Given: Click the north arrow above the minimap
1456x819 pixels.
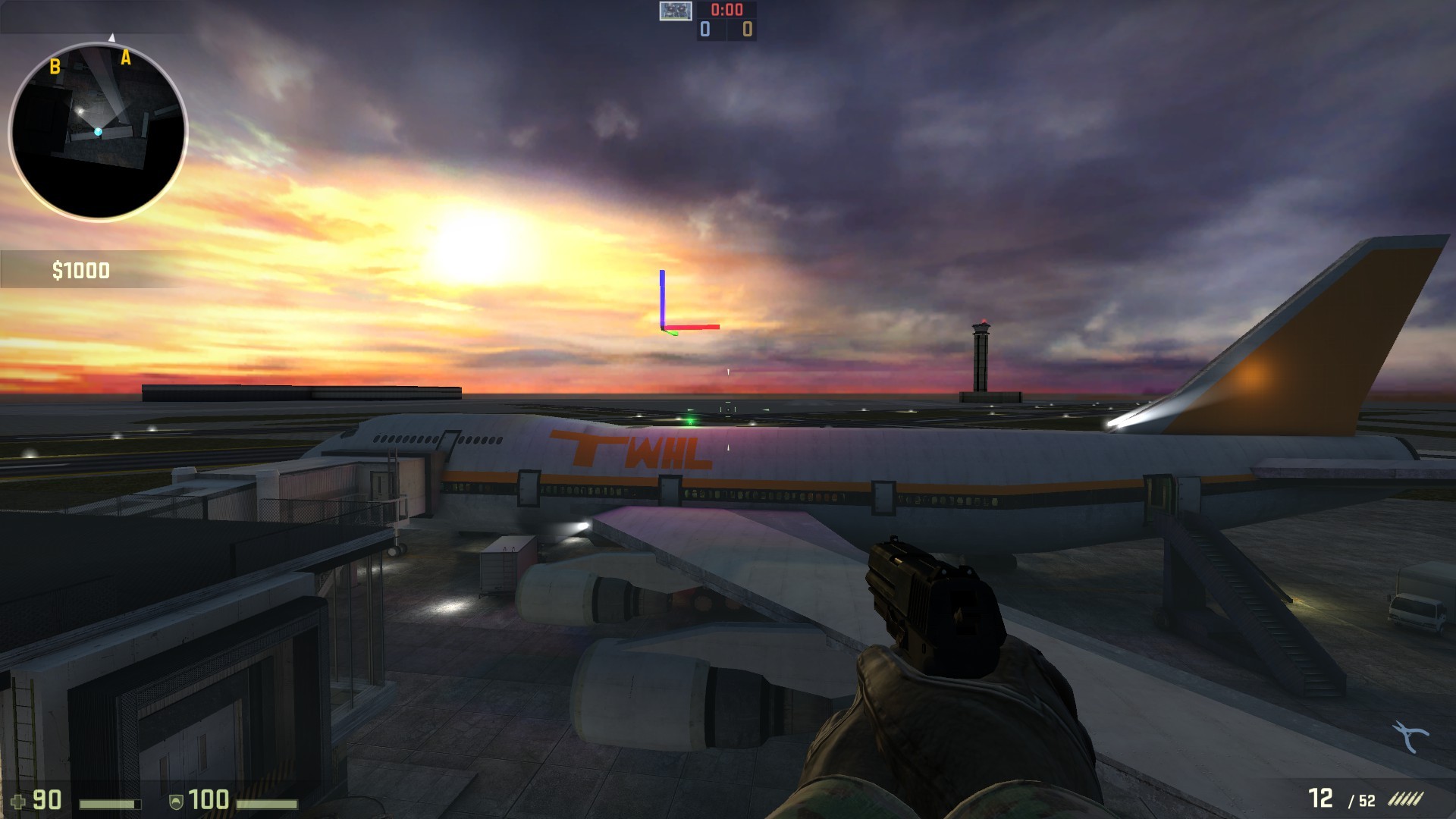Looking at the screenshot, I should click(112, 35).
